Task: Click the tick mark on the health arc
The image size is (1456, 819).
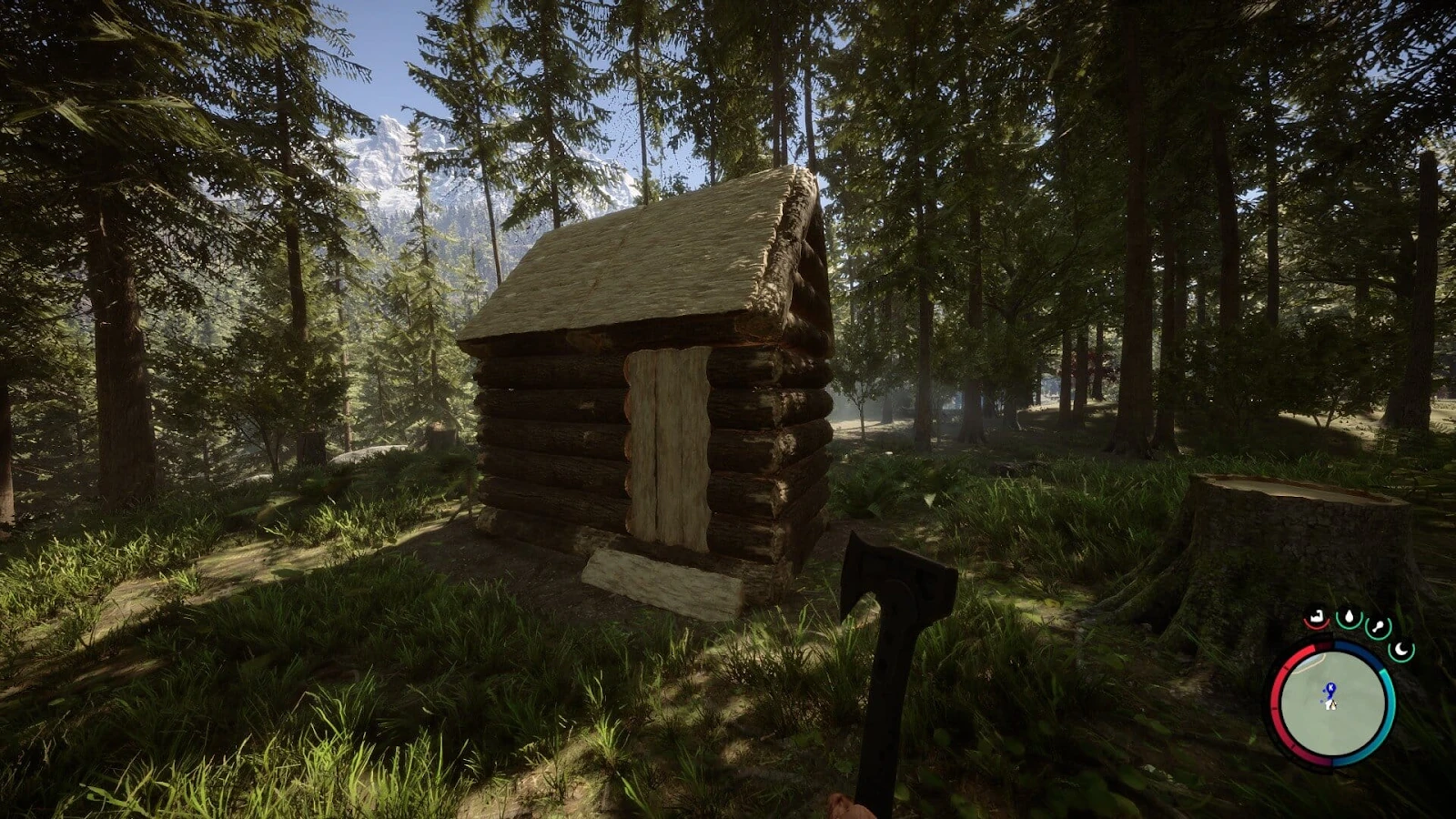Action: pyautogui.click(x=1285, y=667)
